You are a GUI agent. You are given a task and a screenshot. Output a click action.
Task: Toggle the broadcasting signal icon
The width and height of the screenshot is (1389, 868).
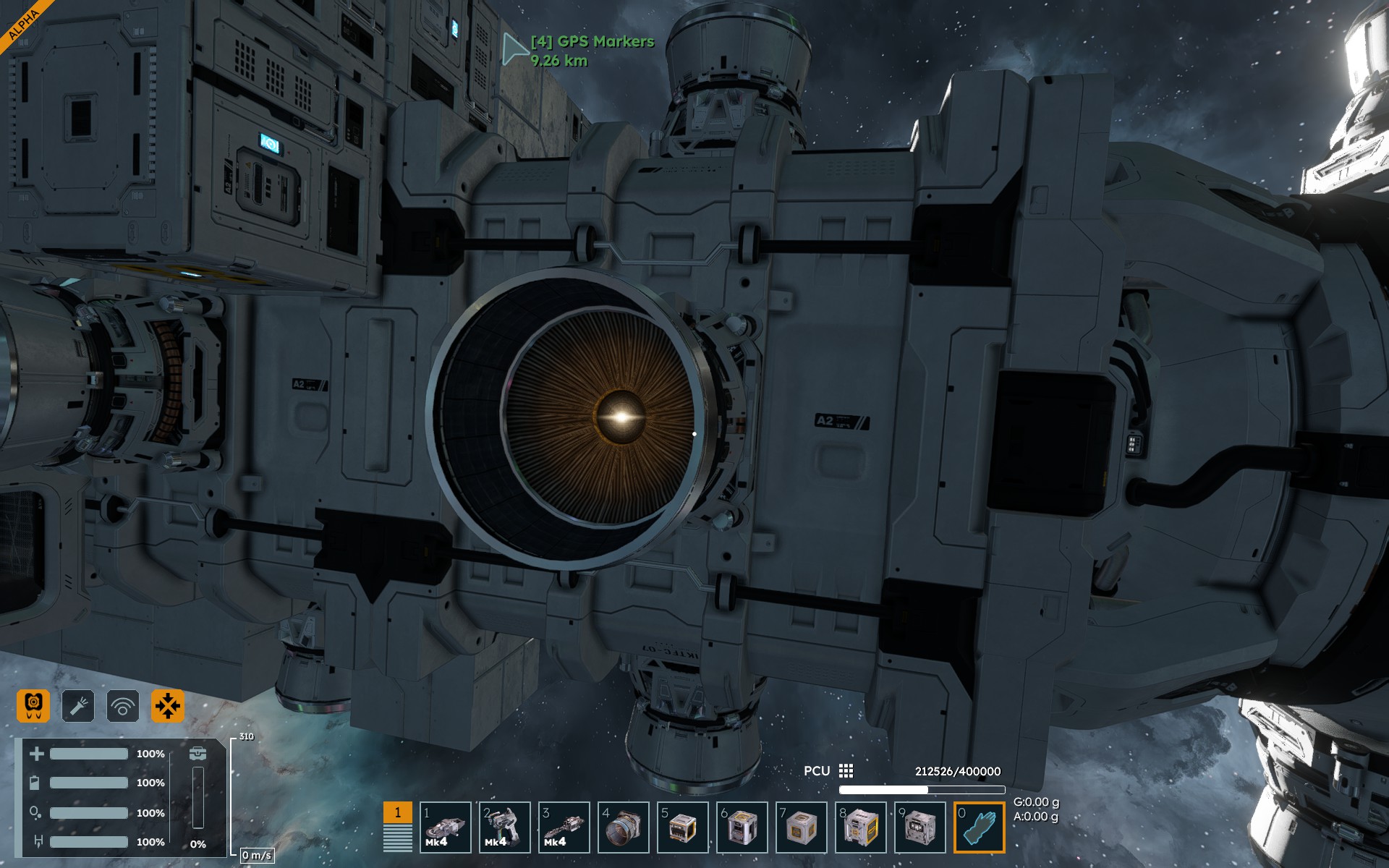[x=123, y=705]
